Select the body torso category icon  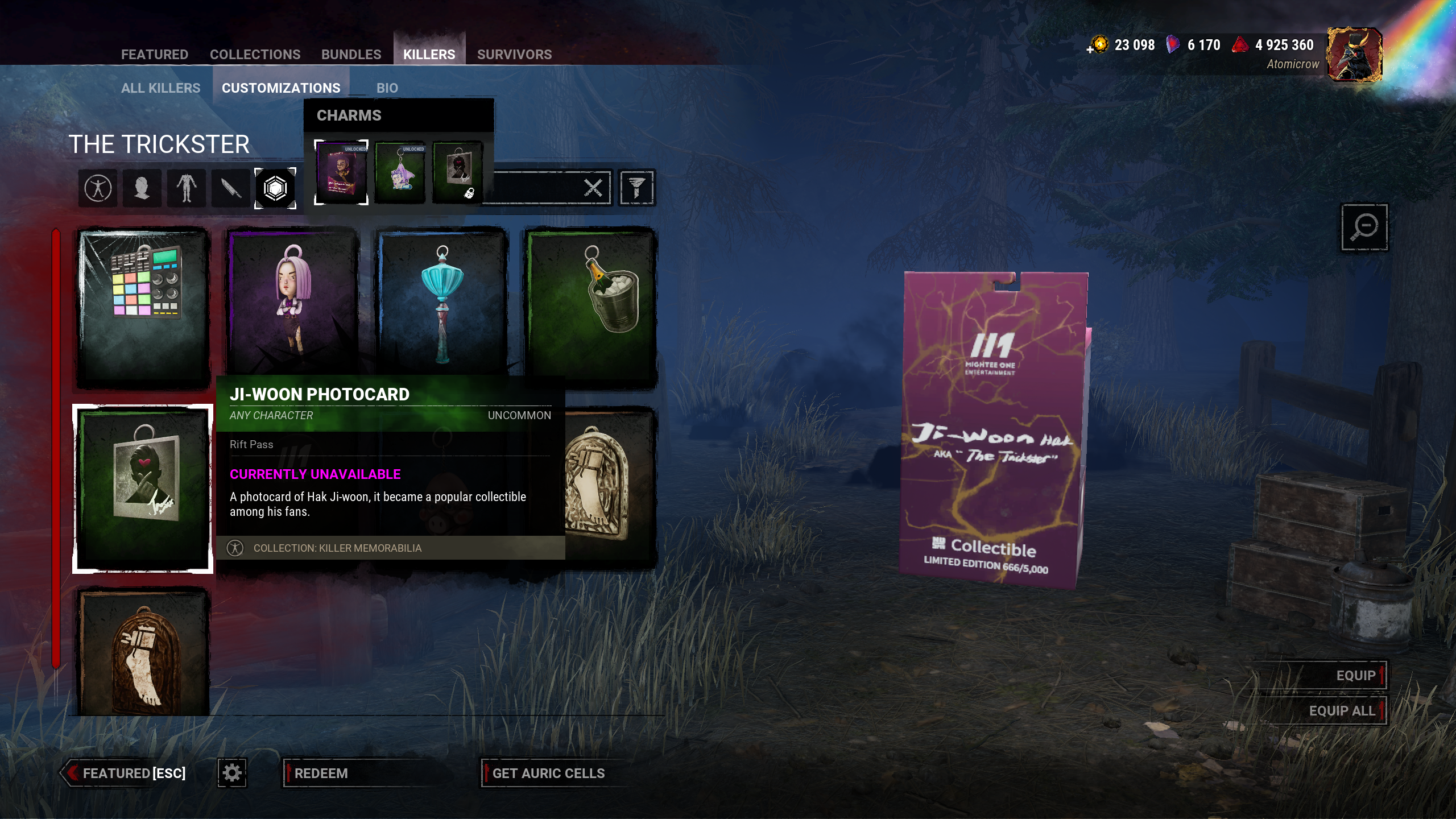186,188
